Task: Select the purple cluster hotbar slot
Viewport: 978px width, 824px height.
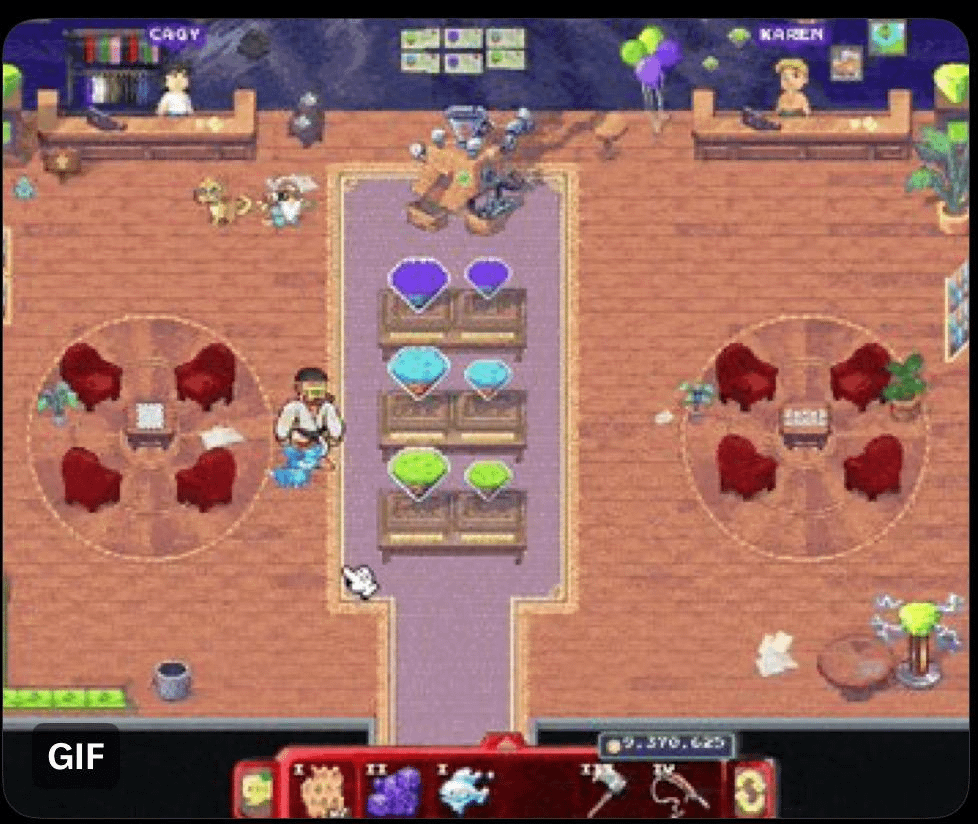Action: click(393, 790)
